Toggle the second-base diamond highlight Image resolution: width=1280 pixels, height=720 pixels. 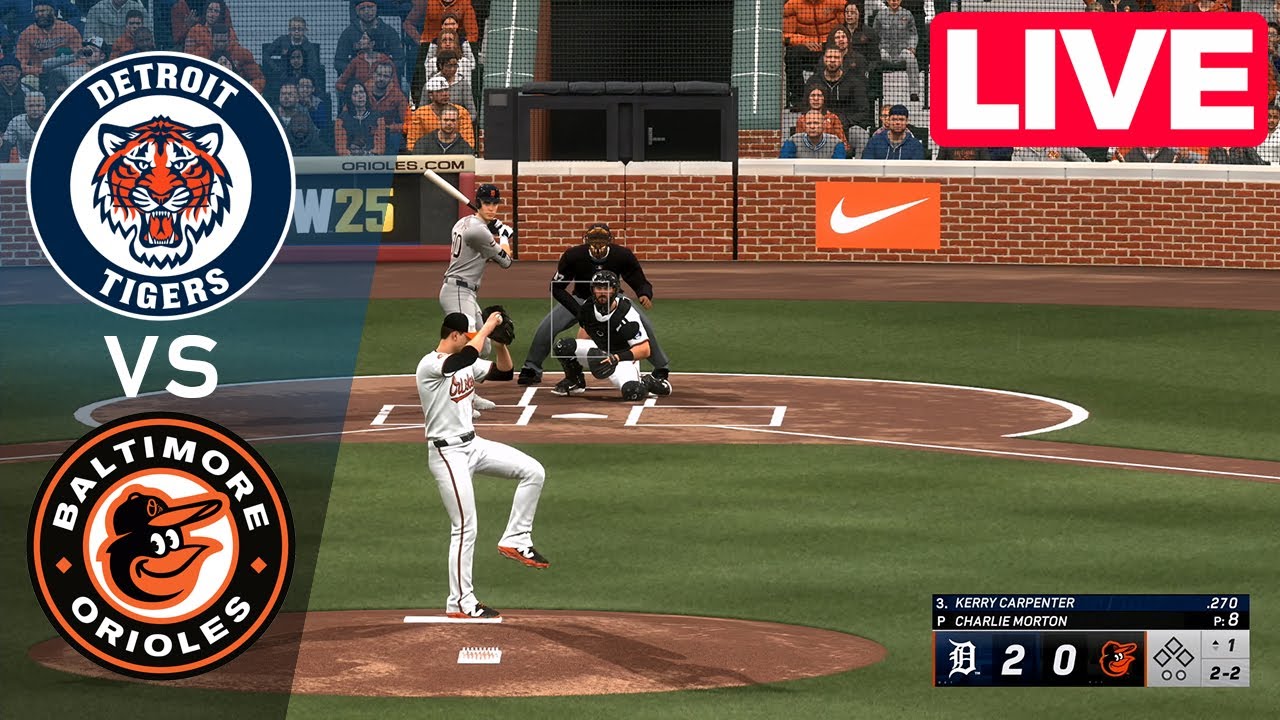1173,645
